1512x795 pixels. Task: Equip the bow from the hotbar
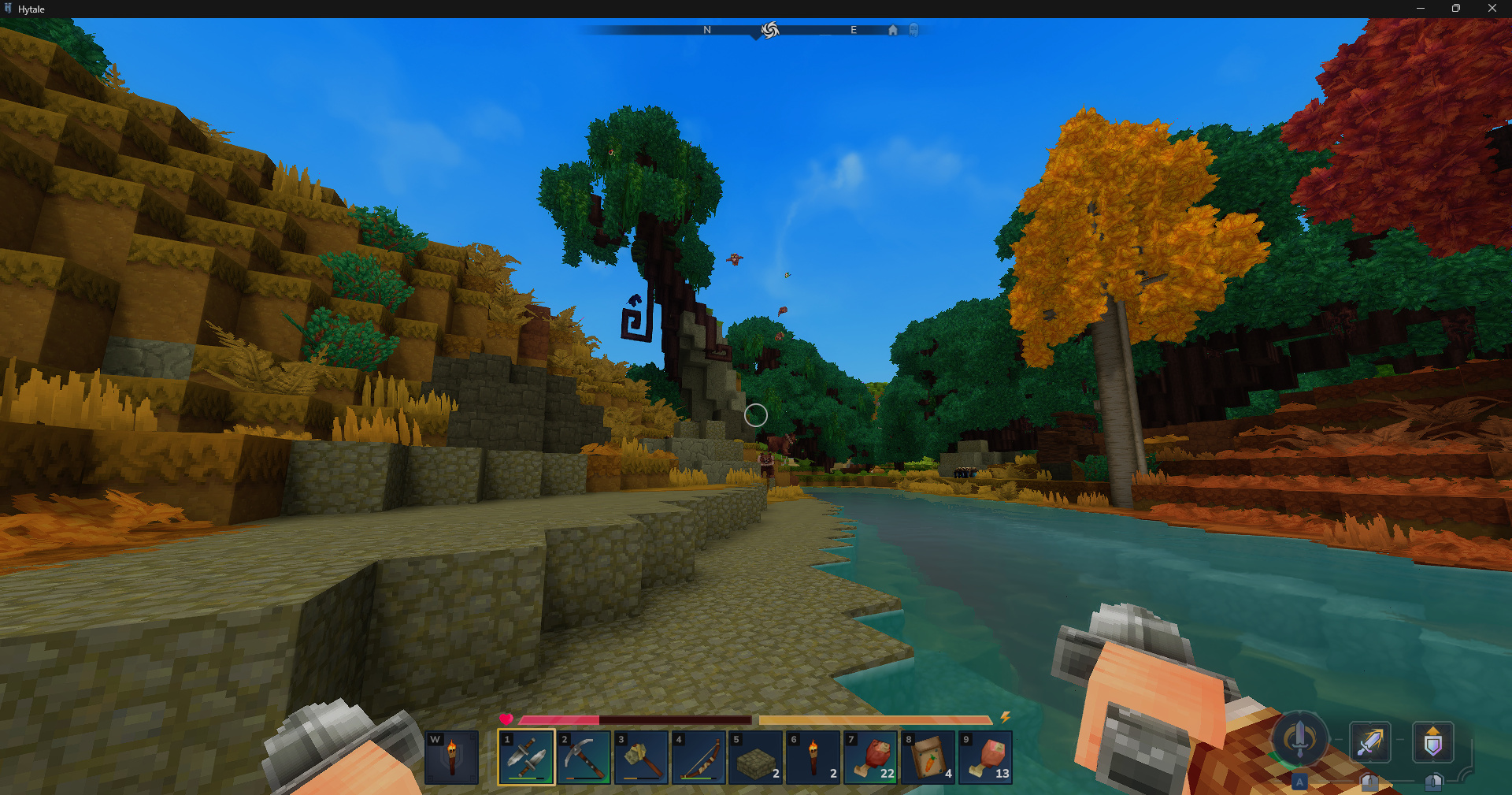(x=699, y=757)
